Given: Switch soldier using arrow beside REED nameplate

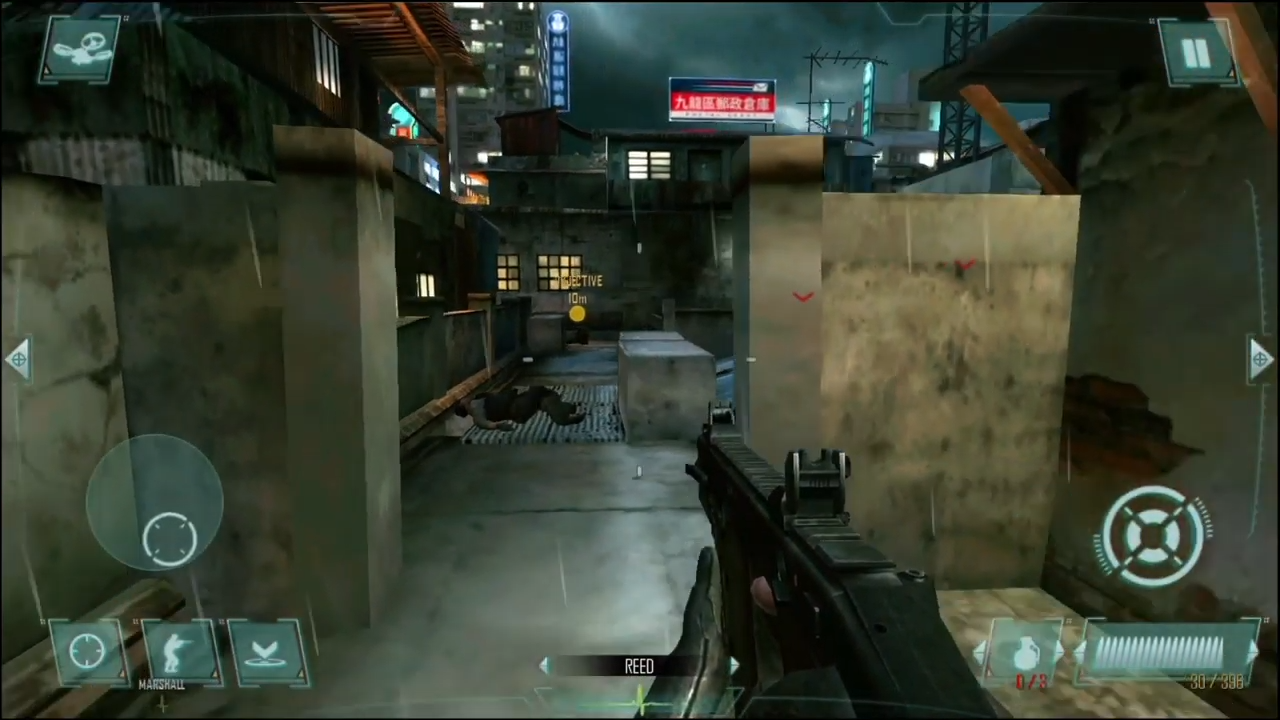Looking at the screenshot, I should 736,667.
